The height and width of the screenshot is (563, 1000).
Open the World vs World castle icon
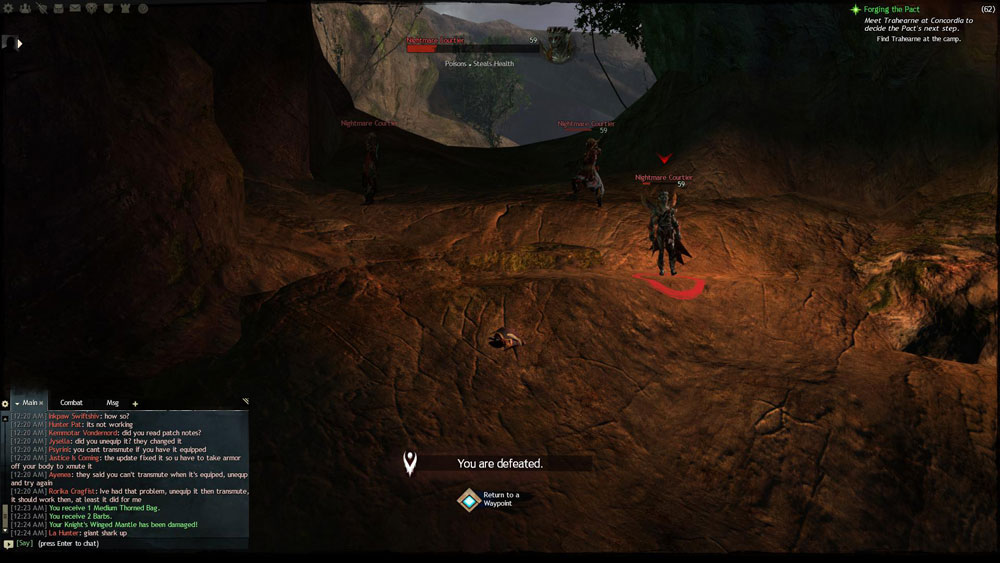point(126,8)
